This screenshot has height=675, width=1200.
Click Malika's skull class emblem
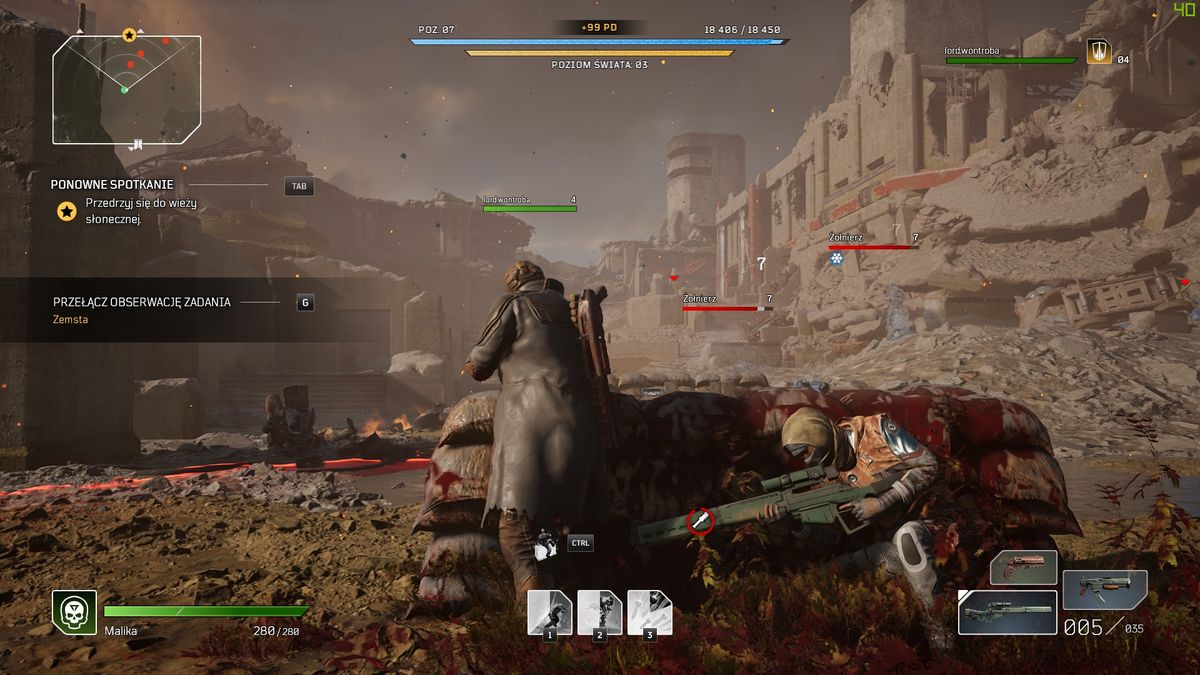74,611
